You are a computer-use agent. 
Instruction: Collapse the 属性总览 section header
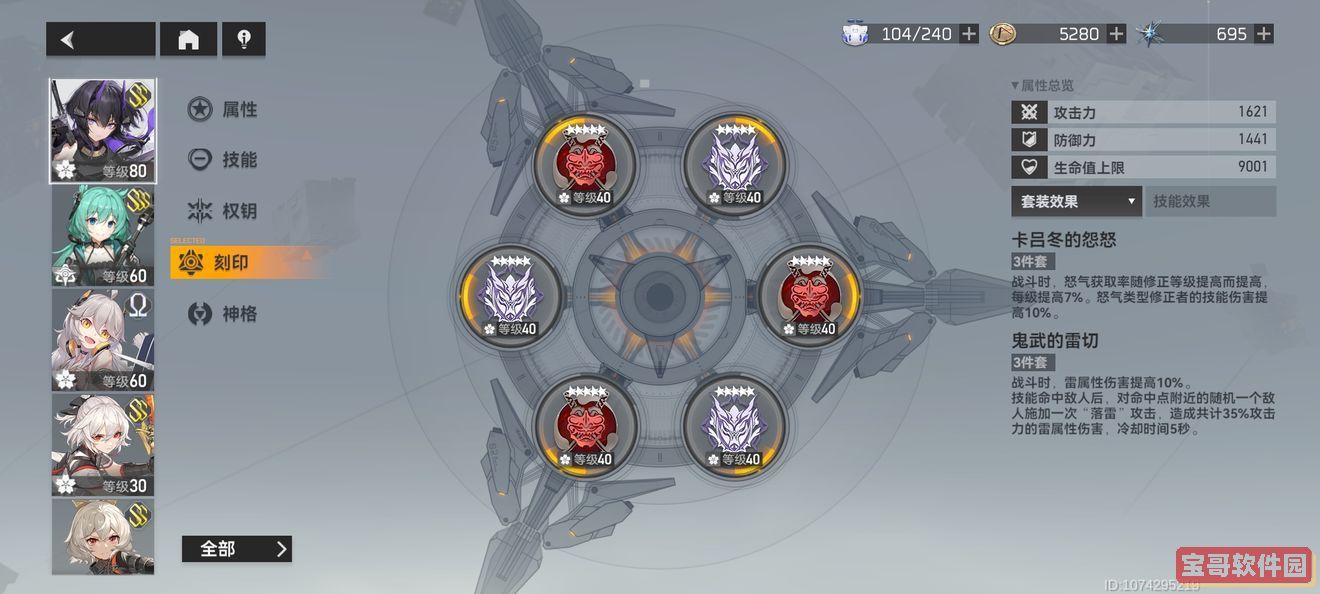1043,86
